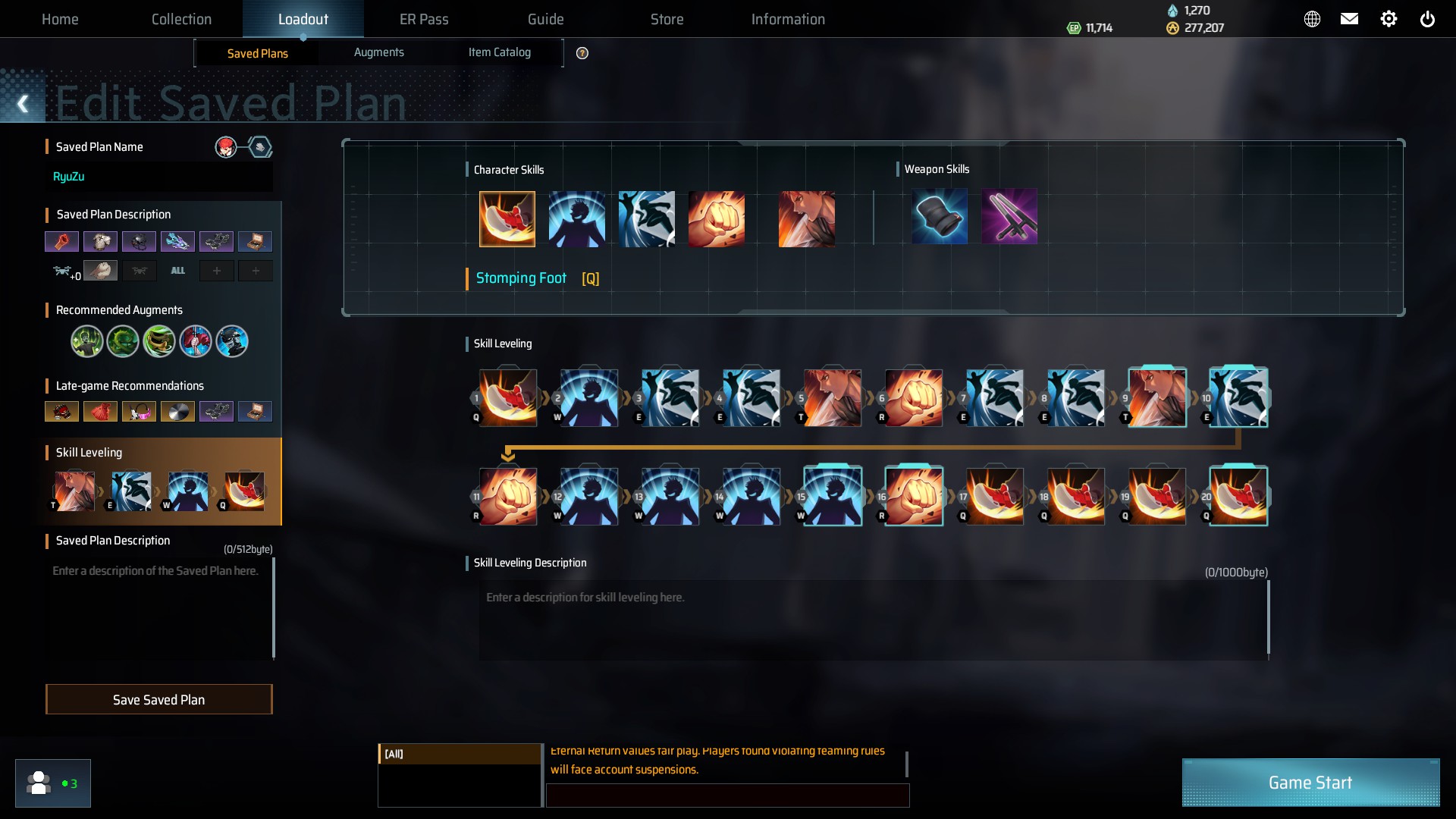Open the Home menu
The image size is (1456, 819).
tap(60, 19)
